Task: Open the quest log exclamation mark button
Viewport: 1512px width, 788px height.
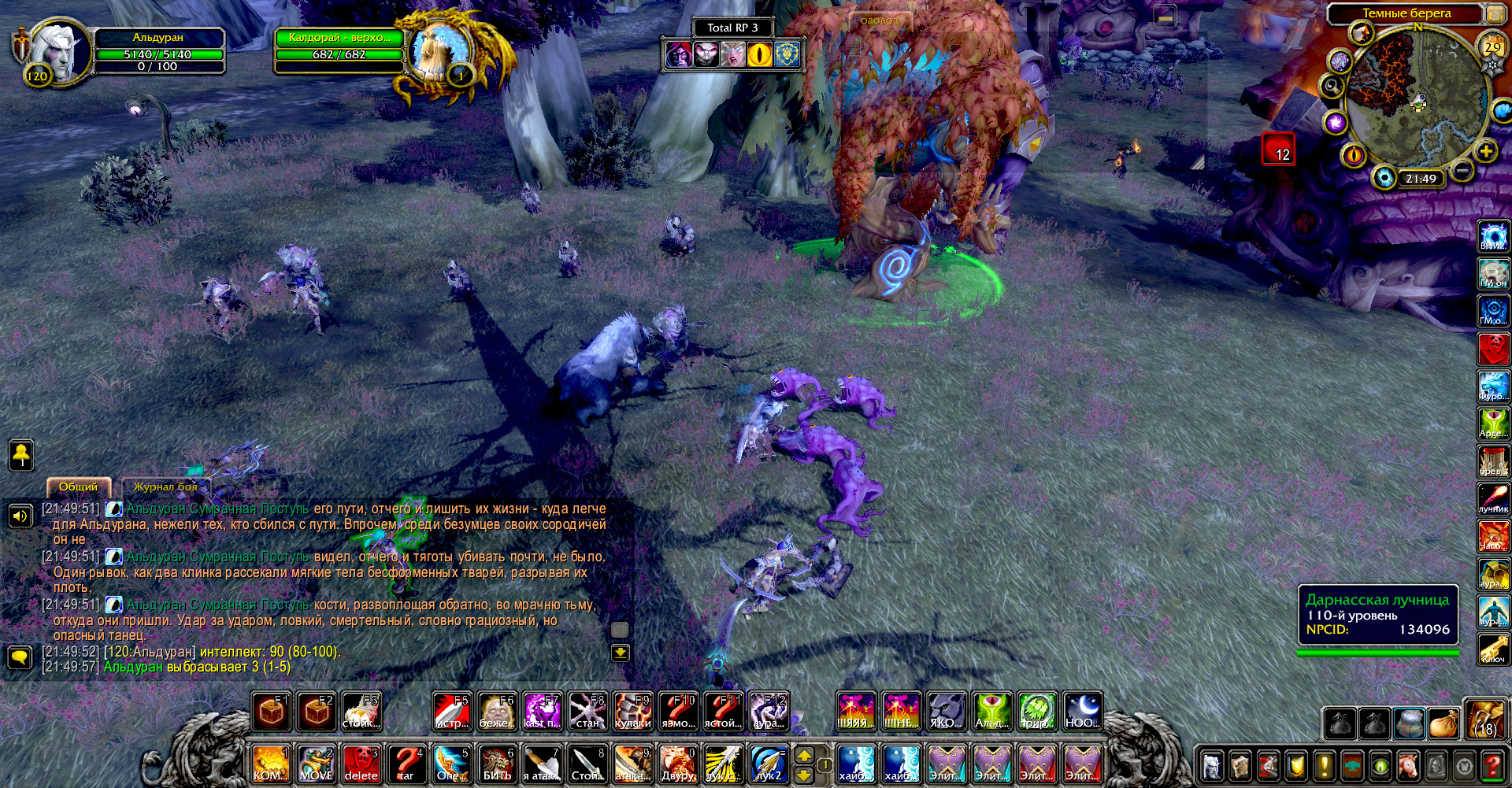Action: click(1325, 765)
